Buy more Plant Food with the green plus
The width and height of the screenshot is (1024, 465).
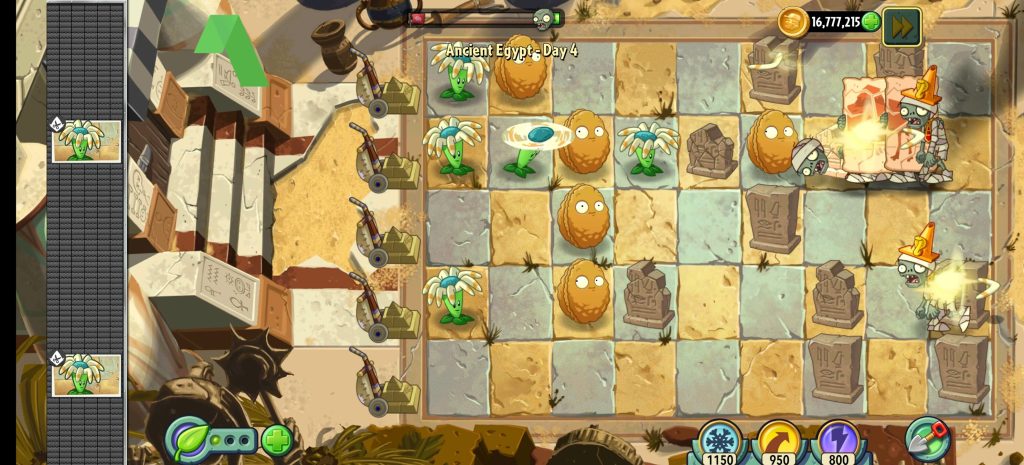[276, 438]
